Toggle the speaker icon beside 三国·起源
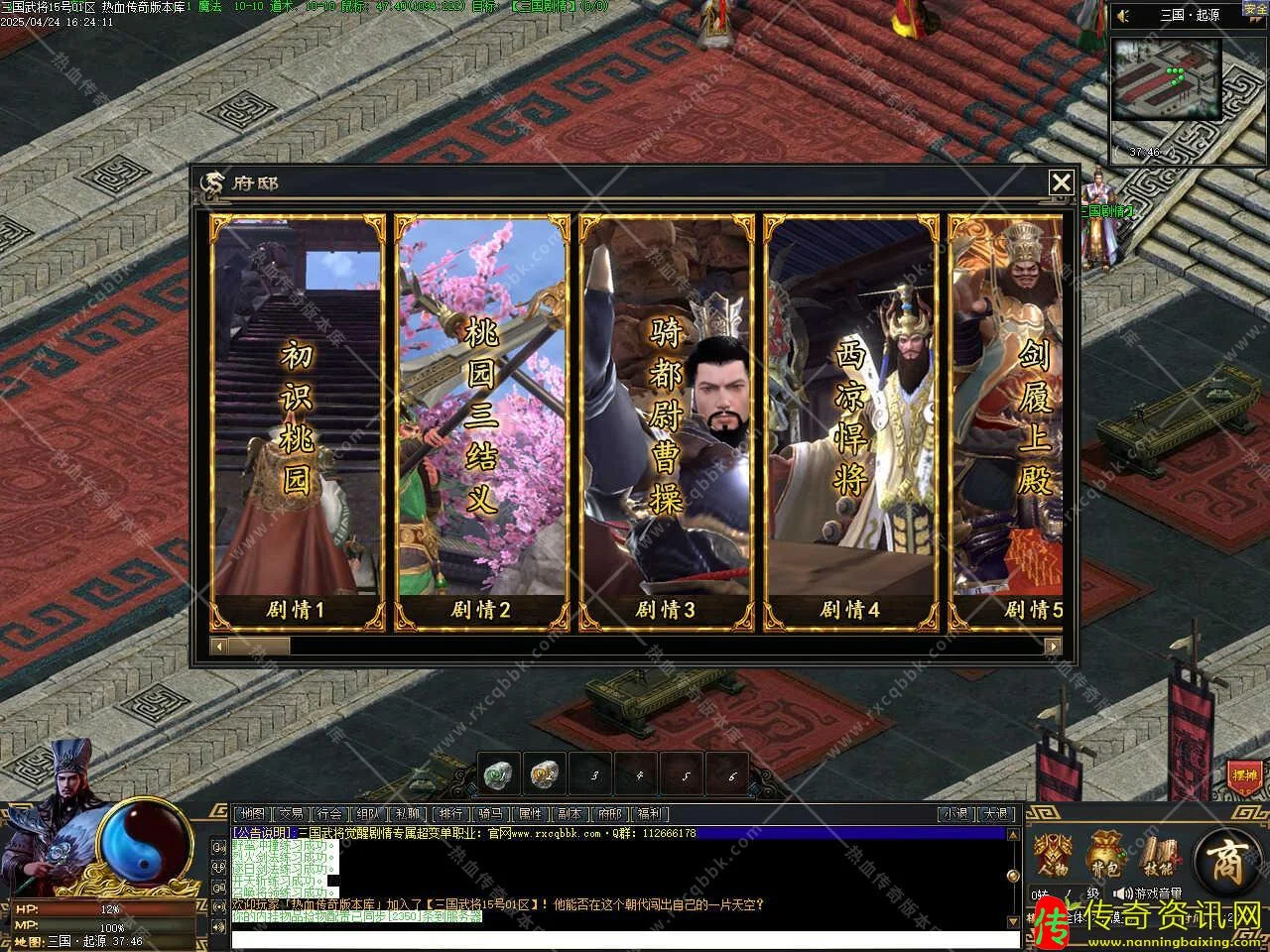1270x952 pixels. [1122, 14]
